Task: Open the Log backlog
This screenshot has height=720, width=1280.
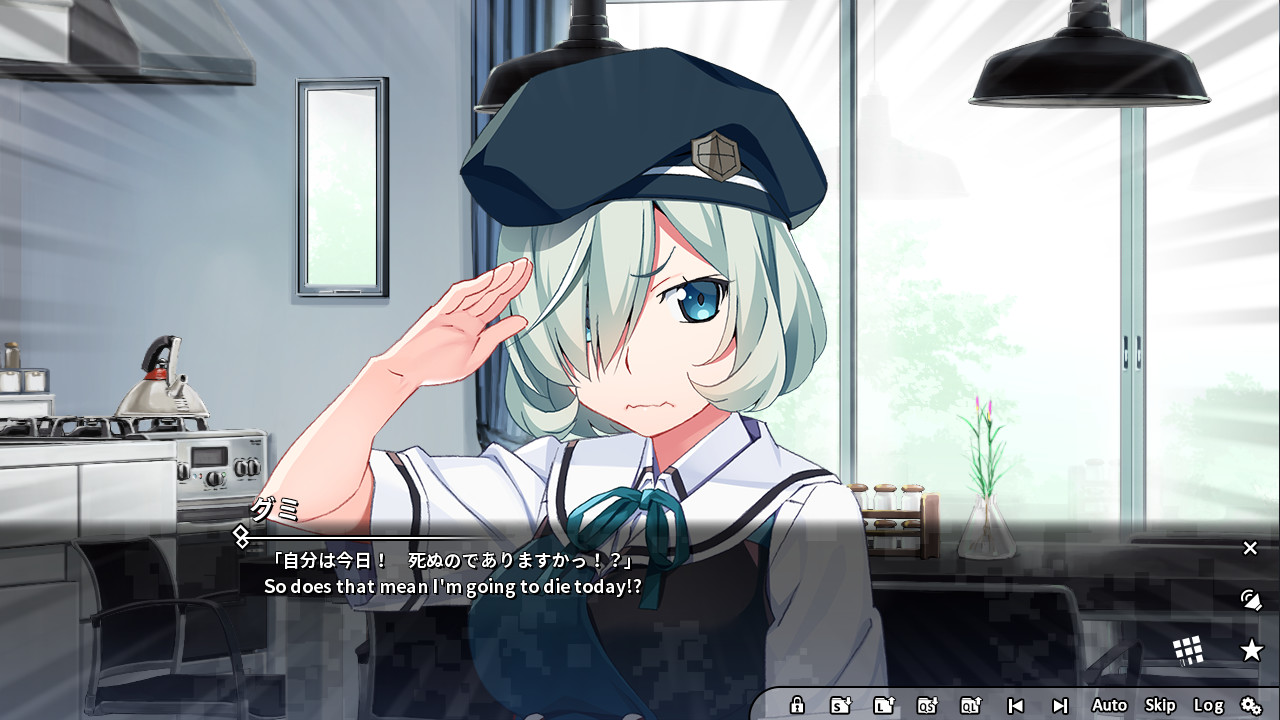Action: tap(1209, 705)
